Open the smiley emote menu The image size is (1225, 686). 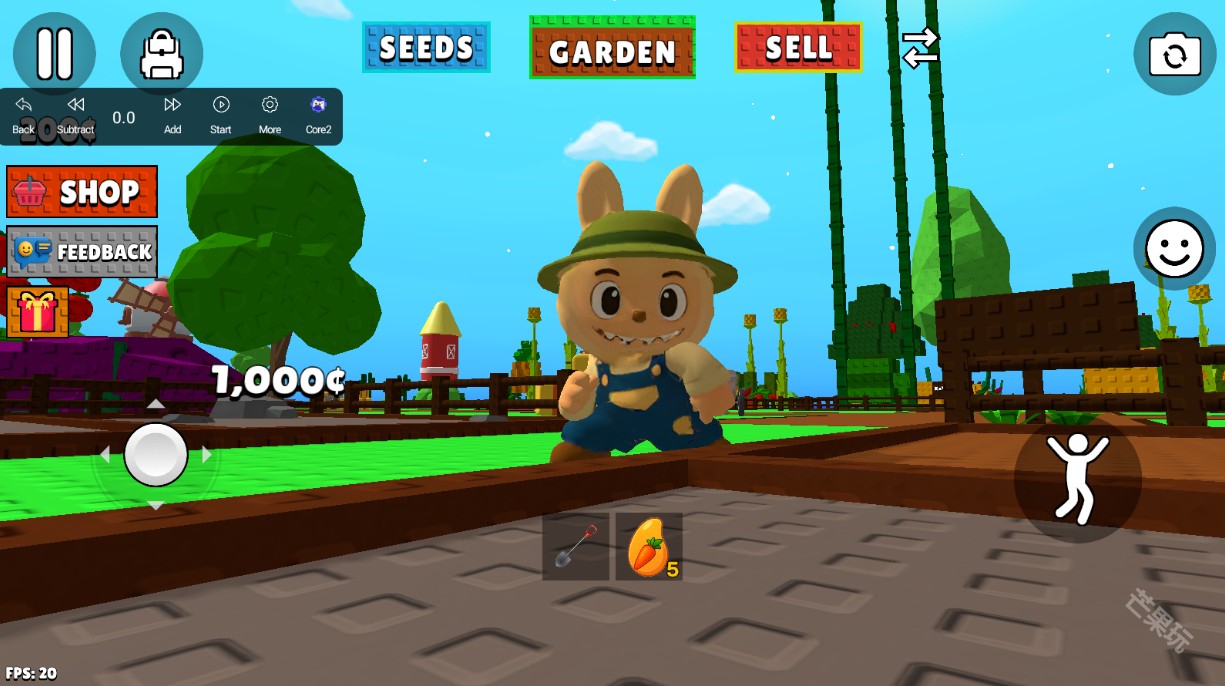pyautogui.click(x=1174, y=248)
